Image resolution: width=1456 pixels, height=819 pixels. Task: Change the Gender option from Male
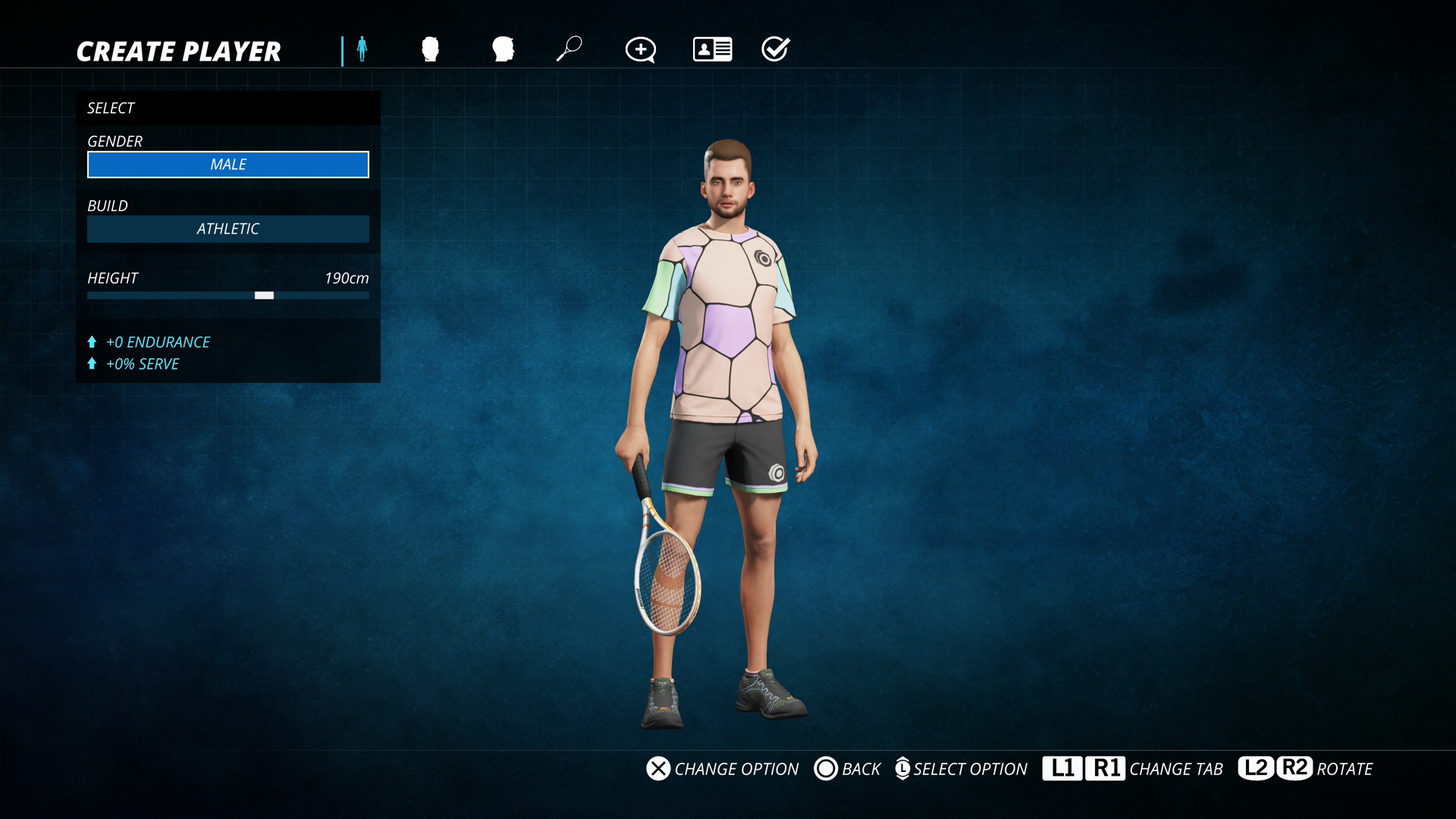click(x=227, y=165)
